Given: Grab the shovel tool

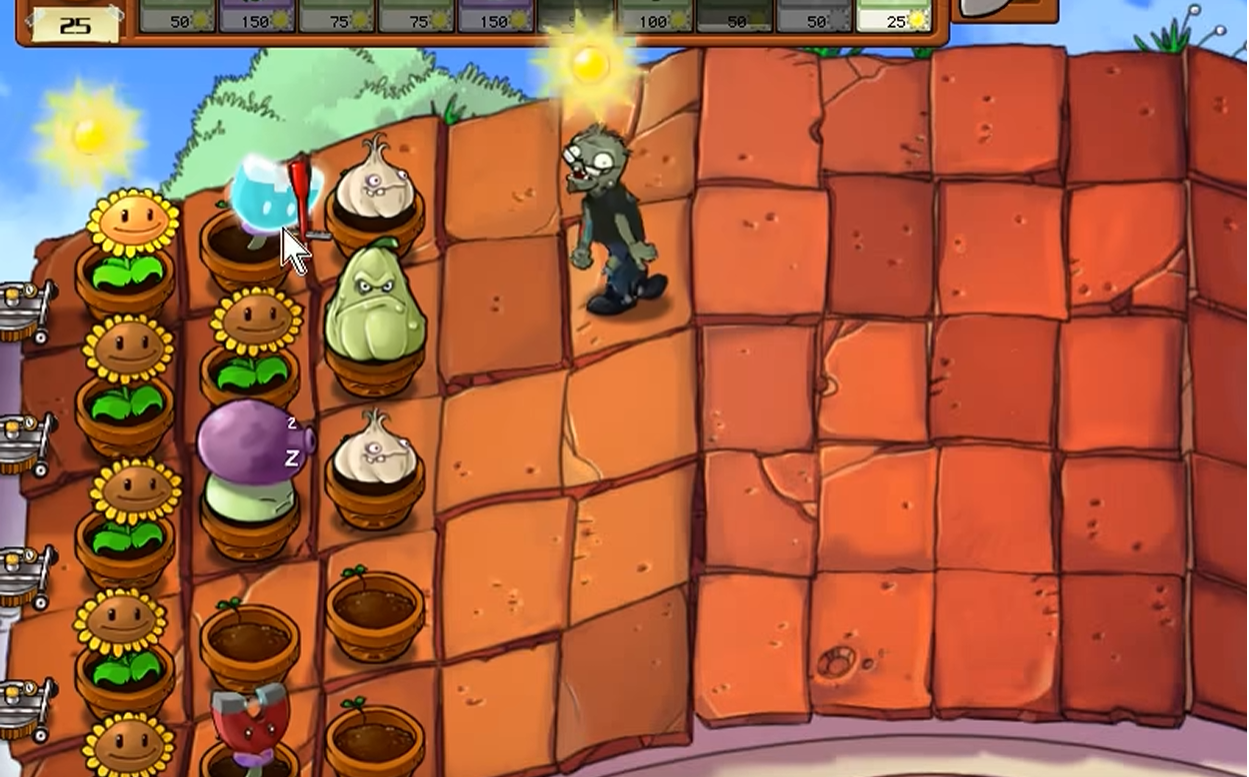Looking at the screenshot, I should click(1003, 9).
